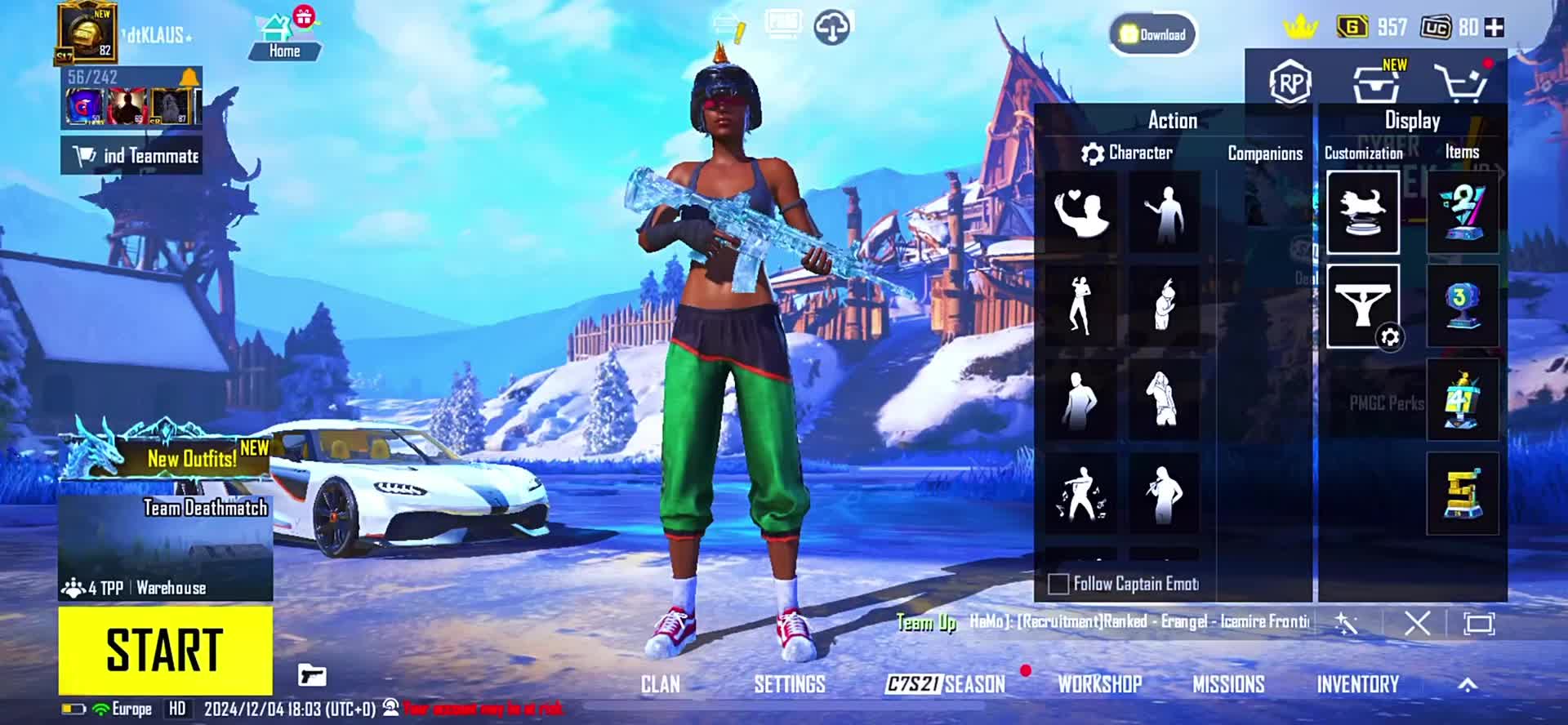Screen dimensions: 1568x725
Task: Go to the Home button
Action: [283, 38]
